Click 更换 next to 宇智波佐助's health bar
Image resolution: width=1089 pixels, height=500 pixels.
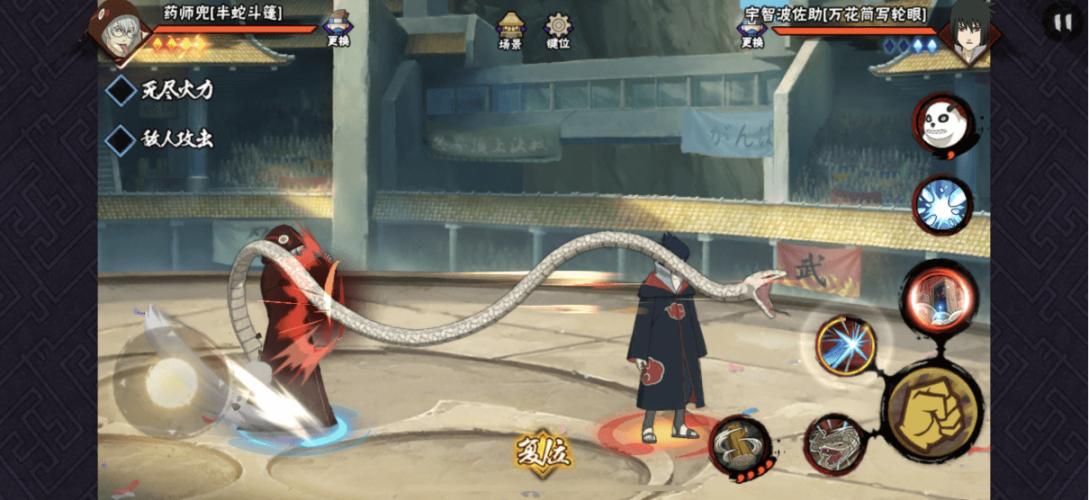tap(752, 29)
